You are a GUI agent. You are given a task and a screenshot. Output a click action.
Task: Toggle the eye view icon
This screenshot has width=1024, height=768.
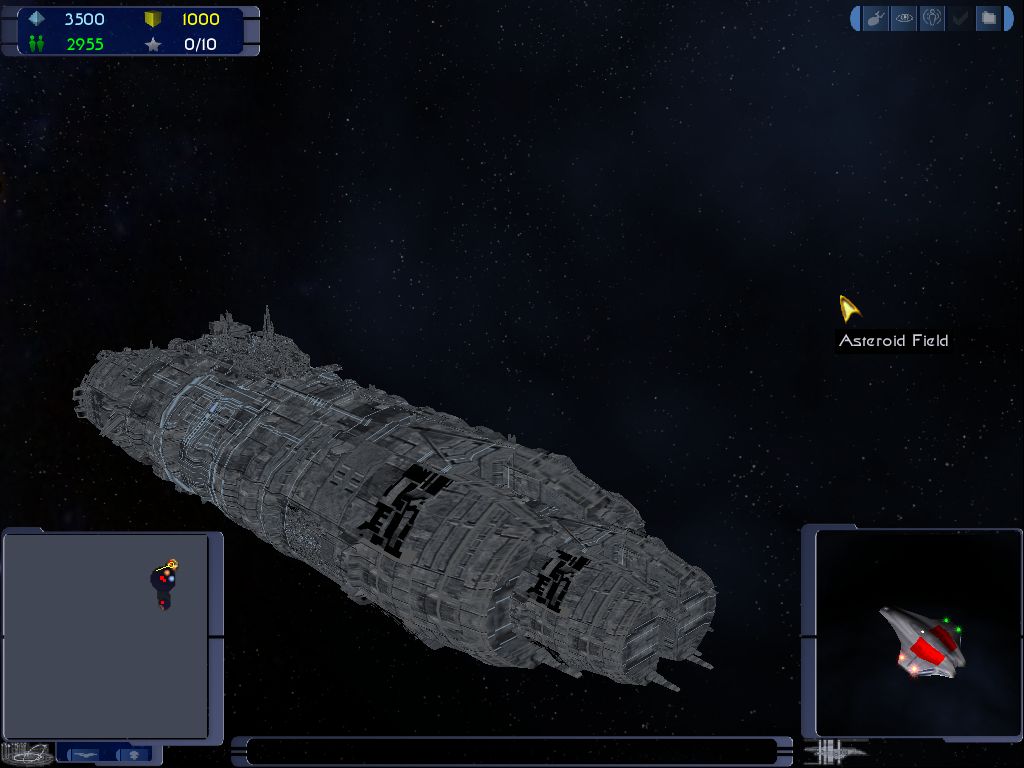click(904, 18)
